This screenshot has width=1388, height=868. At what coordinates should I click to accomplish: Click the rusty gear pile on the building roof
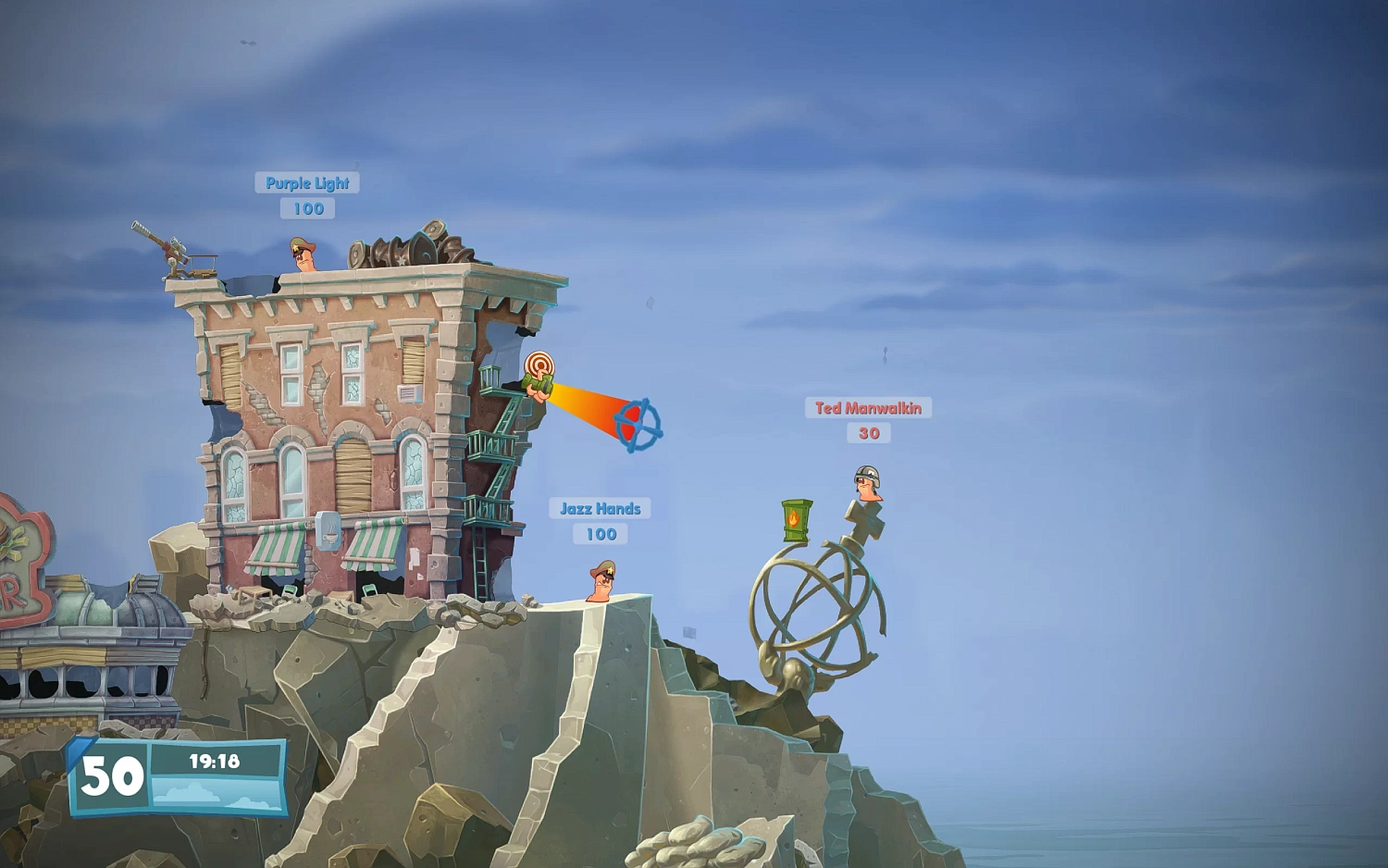click(404, 248)
